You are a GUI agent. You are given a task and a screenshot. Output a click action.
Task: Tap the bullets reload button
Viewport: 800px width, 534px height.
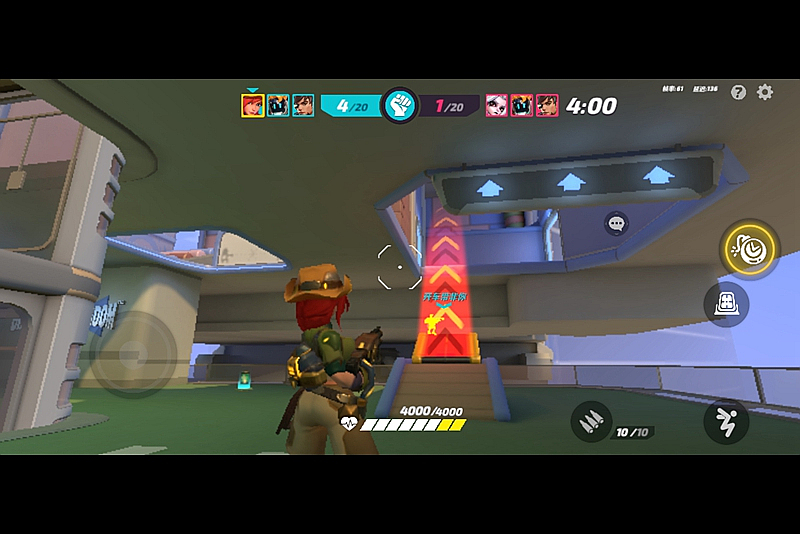[591, 421]
